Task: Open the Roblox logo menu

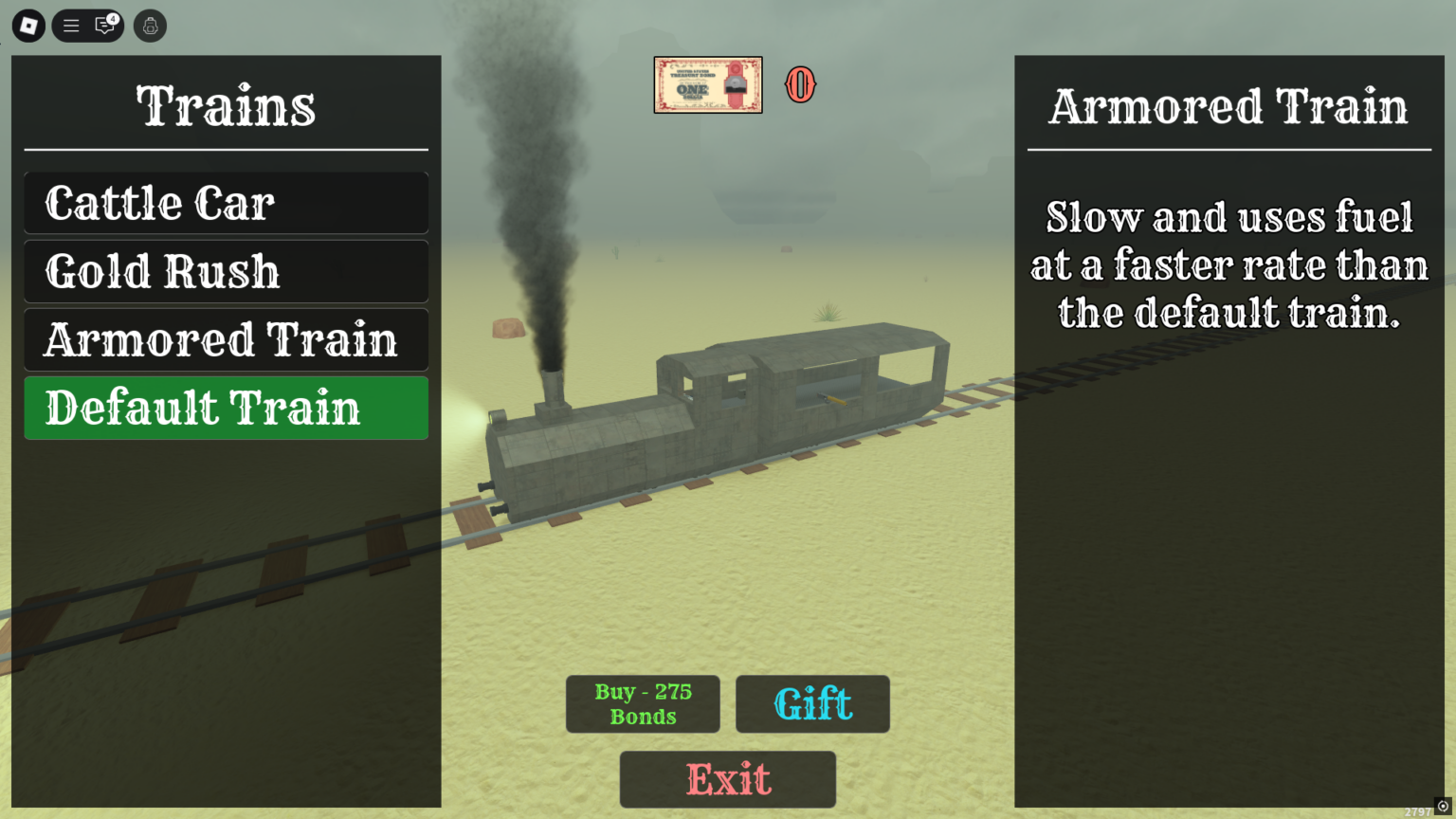Action: 27,26
